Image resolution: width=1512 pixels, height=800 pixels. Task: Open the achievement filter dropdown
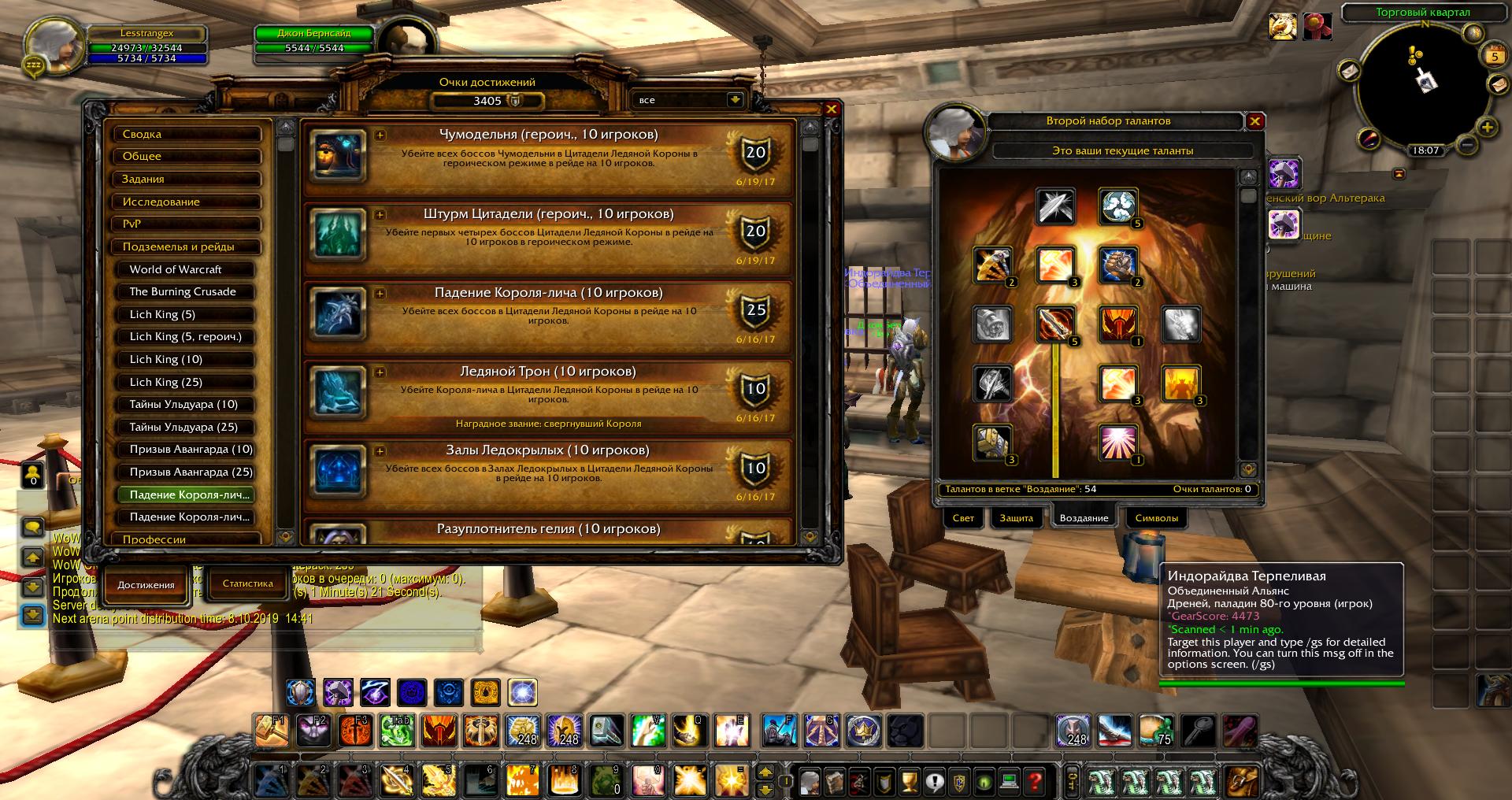click(734, 100)
